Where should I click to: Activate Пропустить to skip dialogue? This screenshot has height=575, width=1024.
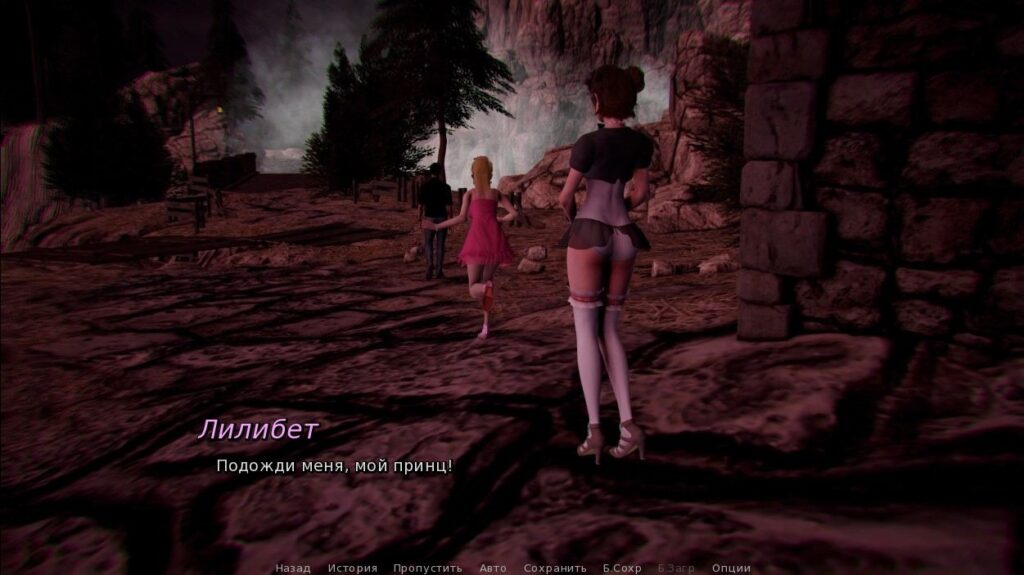click(x=428, y=568)
